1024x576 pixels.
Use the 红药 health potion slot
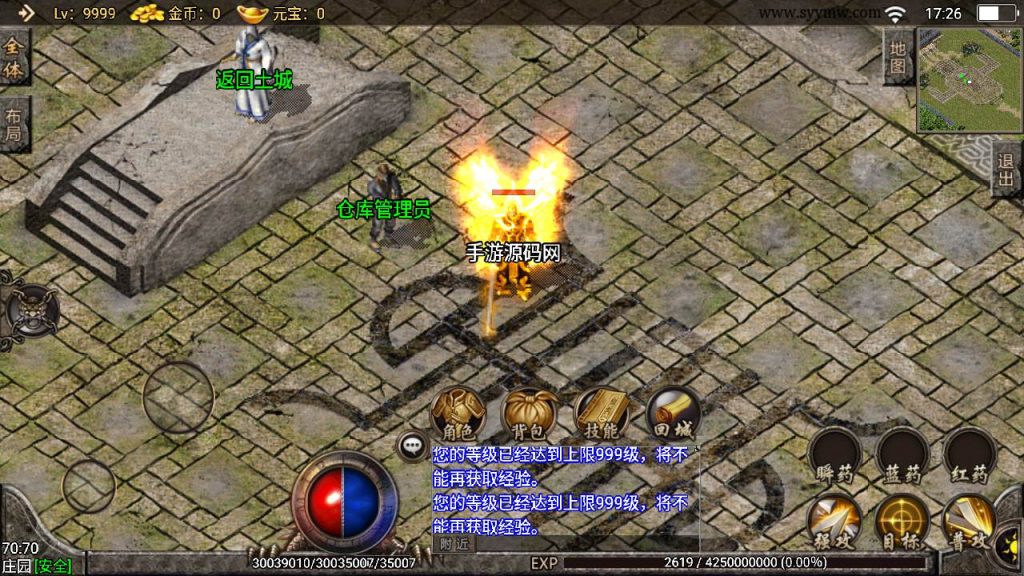[x=969, y=455]
